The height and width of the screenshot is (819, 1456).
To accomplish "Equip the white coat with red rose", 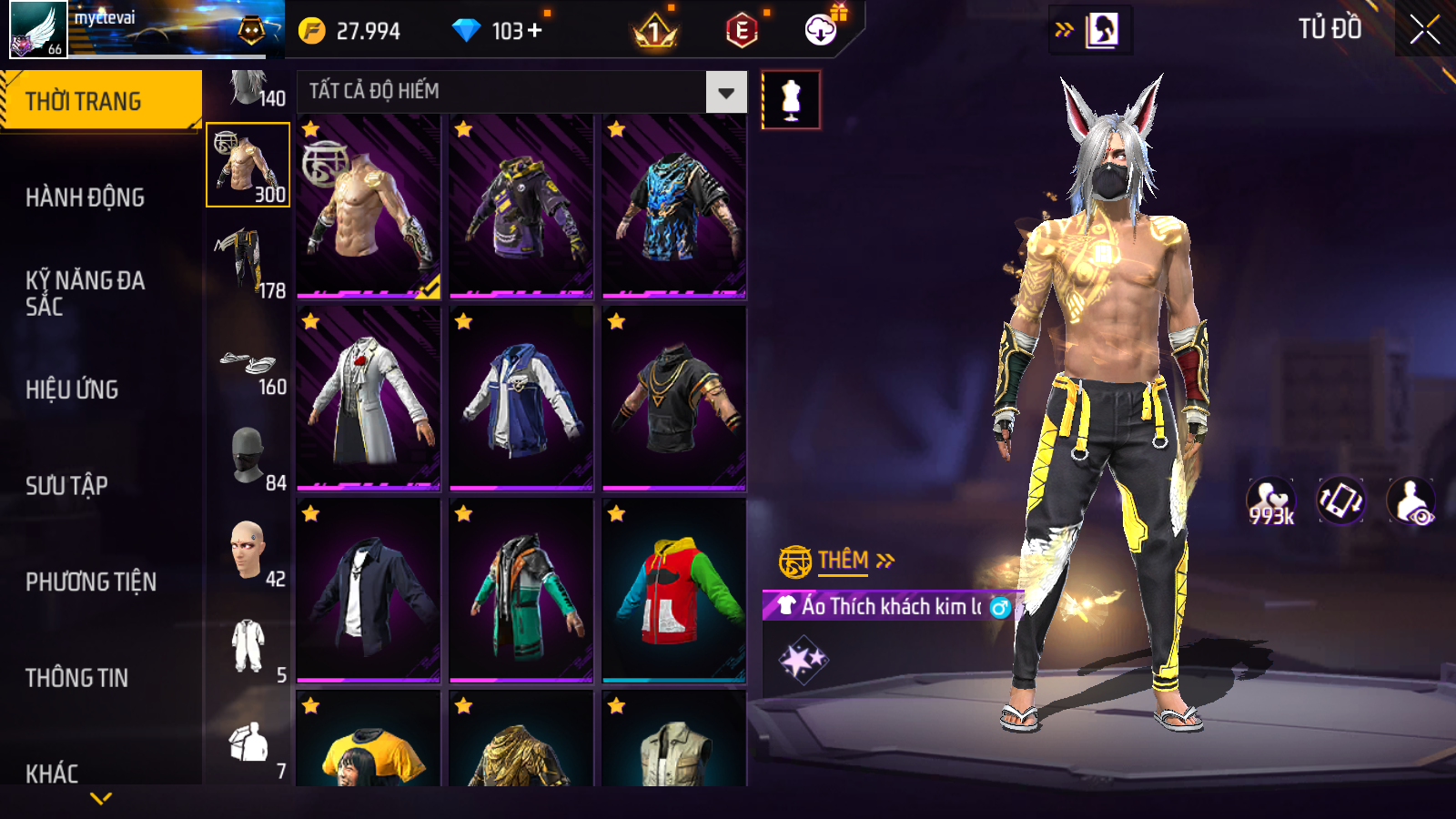I will pos(369,399).
